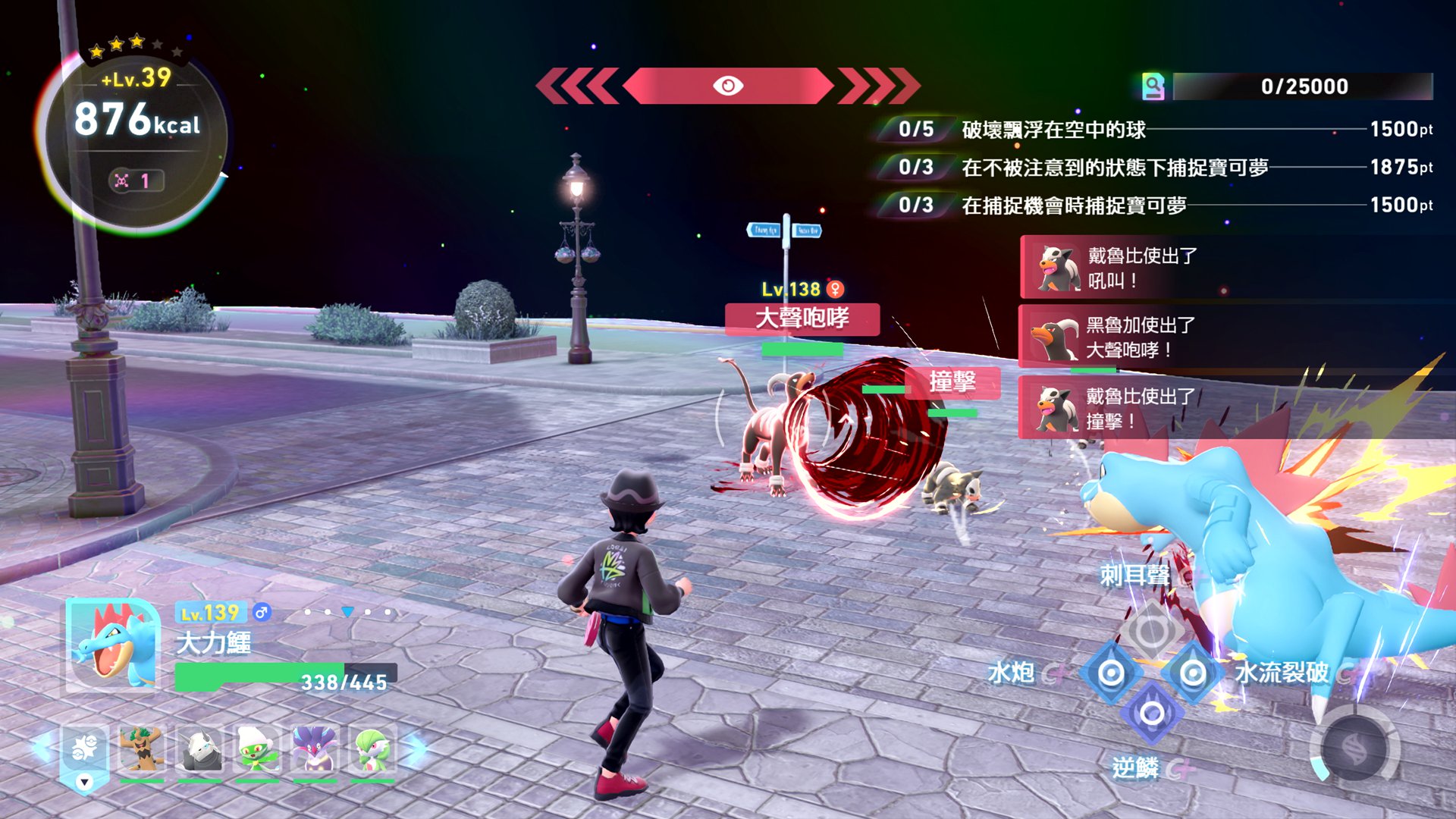Select the active 大力鱷 portrait
The image size is (1456, 819).
click(x=113, y=645)
